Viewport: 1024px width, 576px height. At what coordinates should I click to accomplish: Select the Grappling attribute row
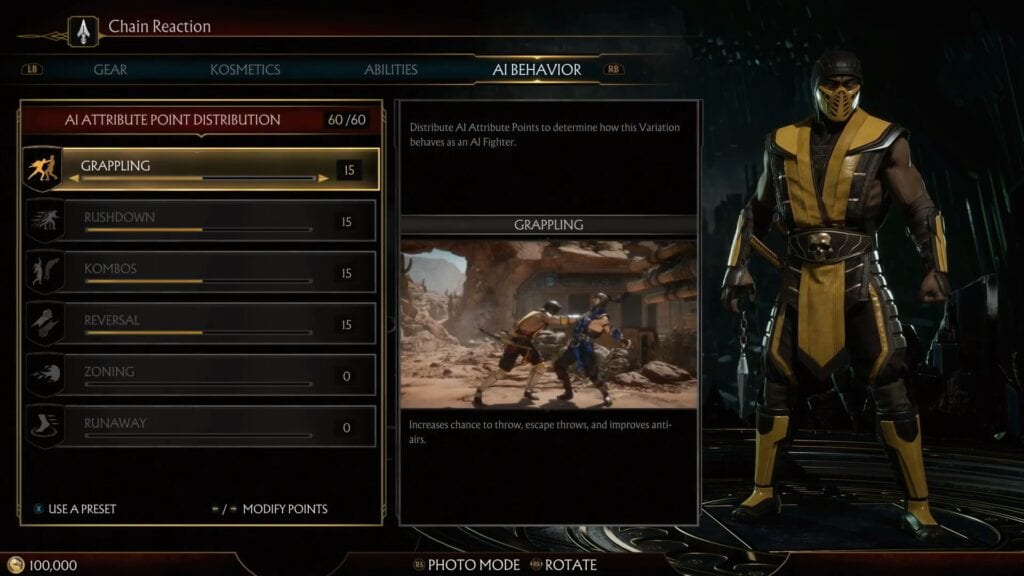200,170
